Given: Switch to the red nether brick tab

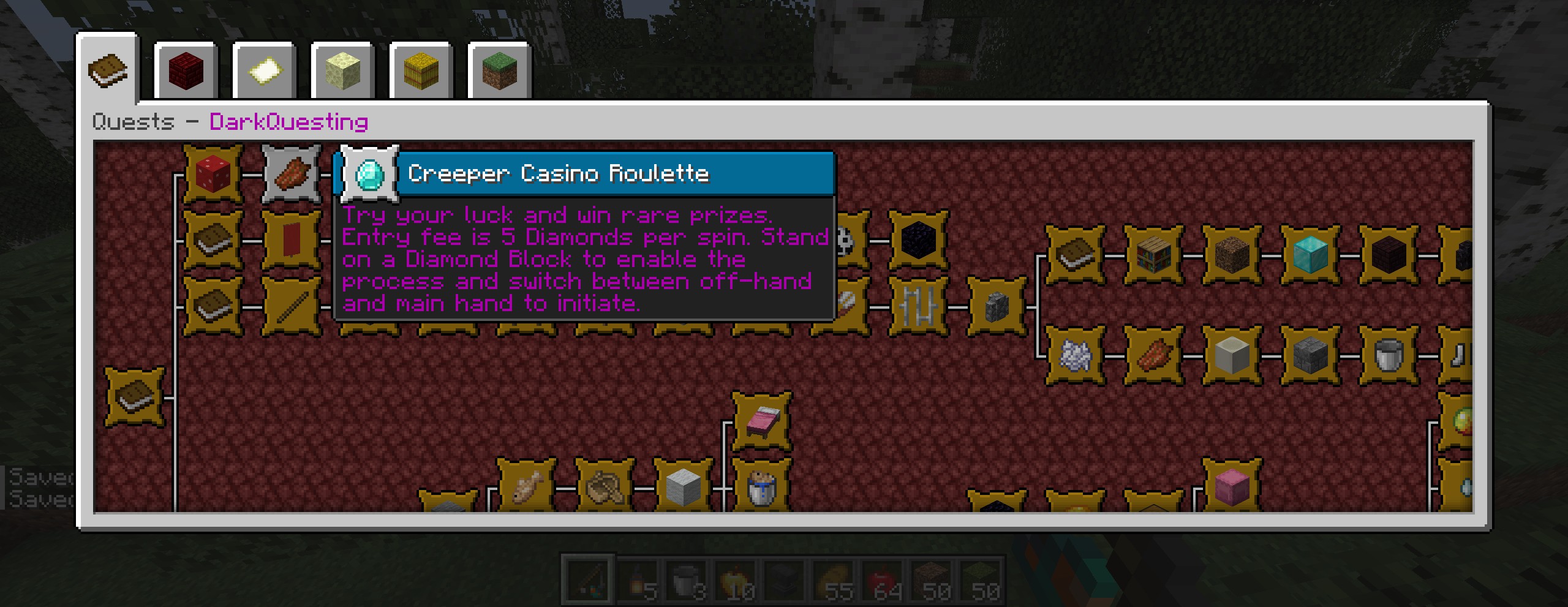Looking at the screenshot, I should pos(186,71).
